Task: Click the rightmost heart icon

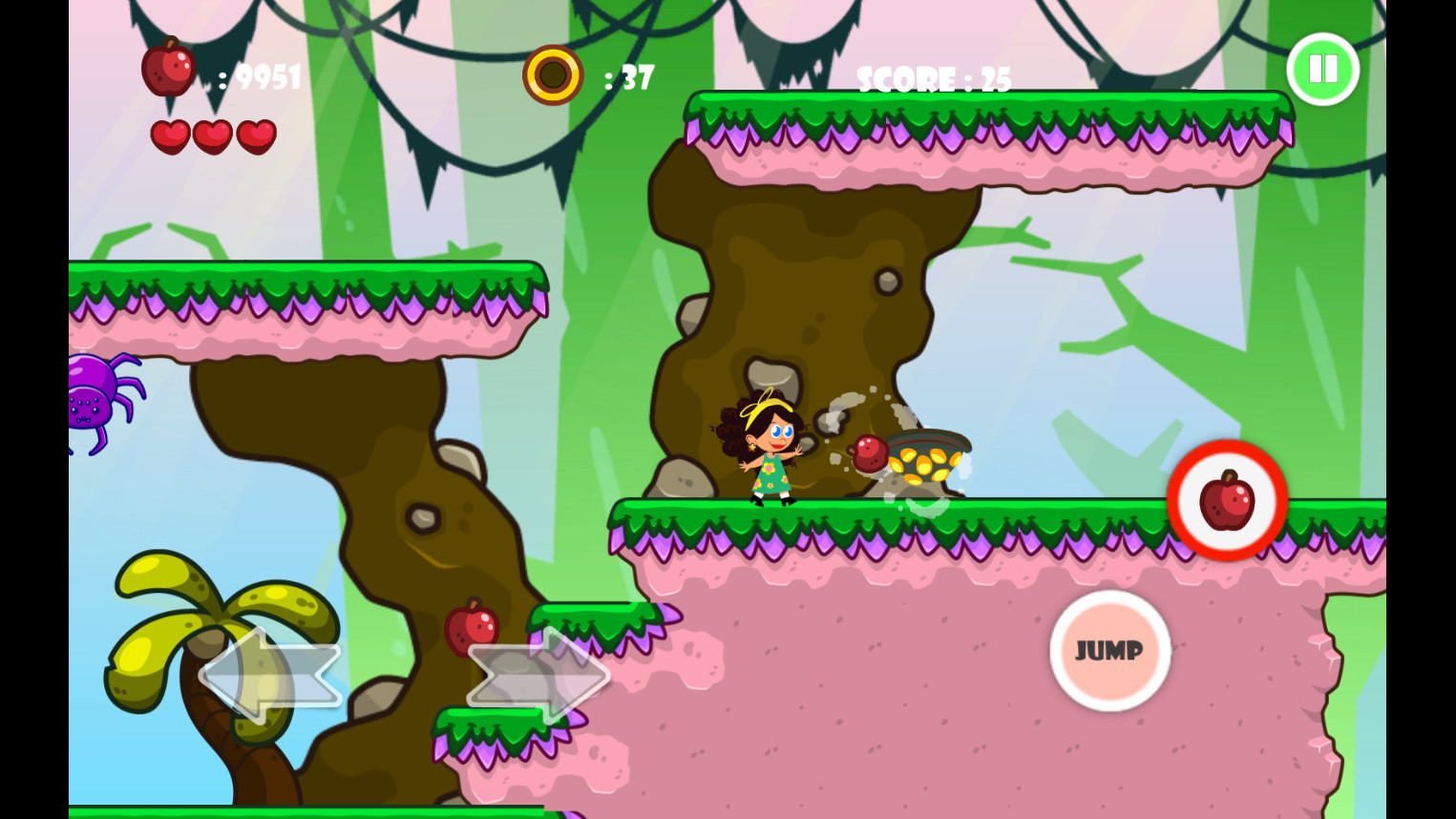Action: click(254, 136)
